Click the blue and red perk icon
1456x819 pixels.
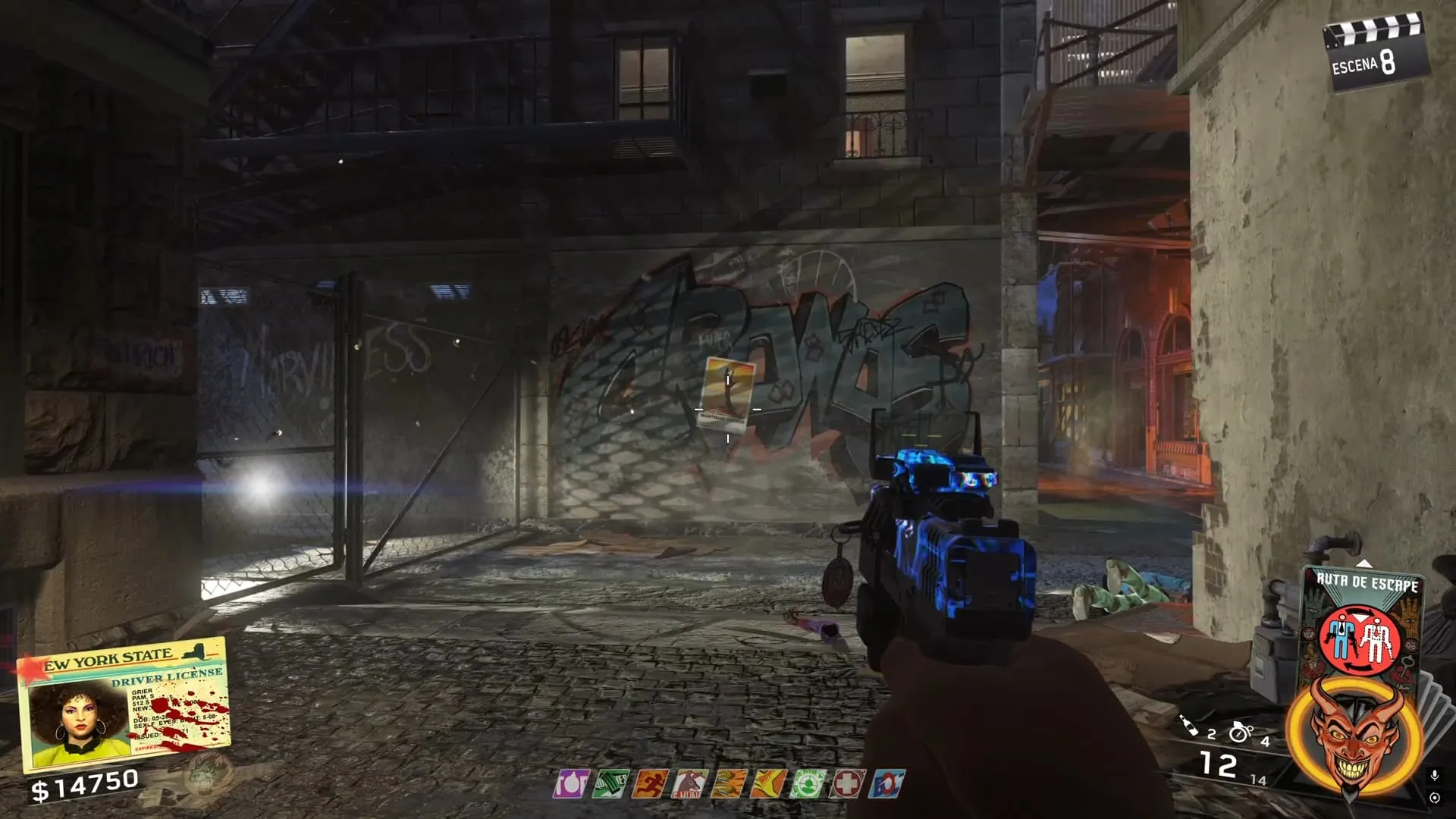tap(886, 783)
